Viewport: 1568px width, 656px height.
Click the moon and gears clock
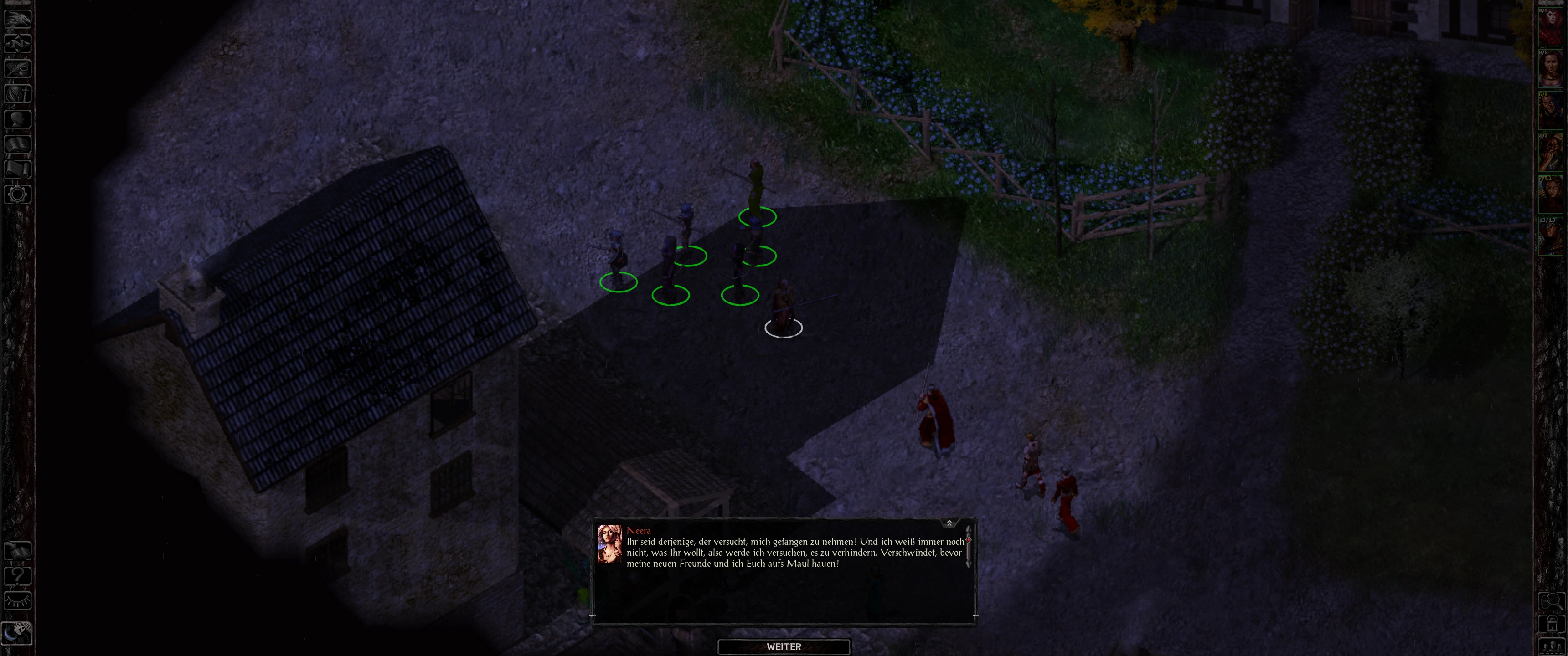pos(17,633)
